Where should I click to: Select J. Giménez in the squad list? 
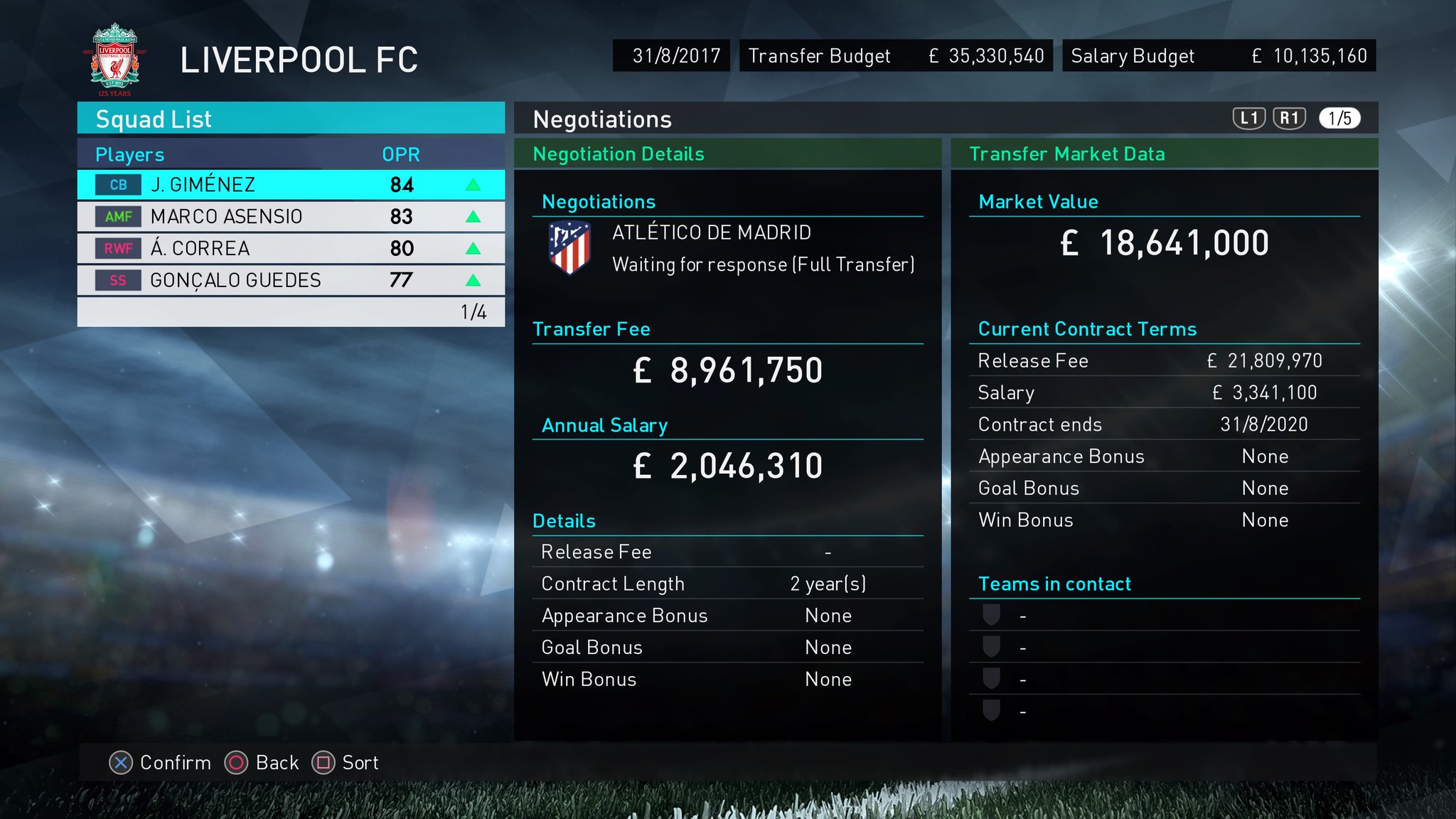click(290, 185)
